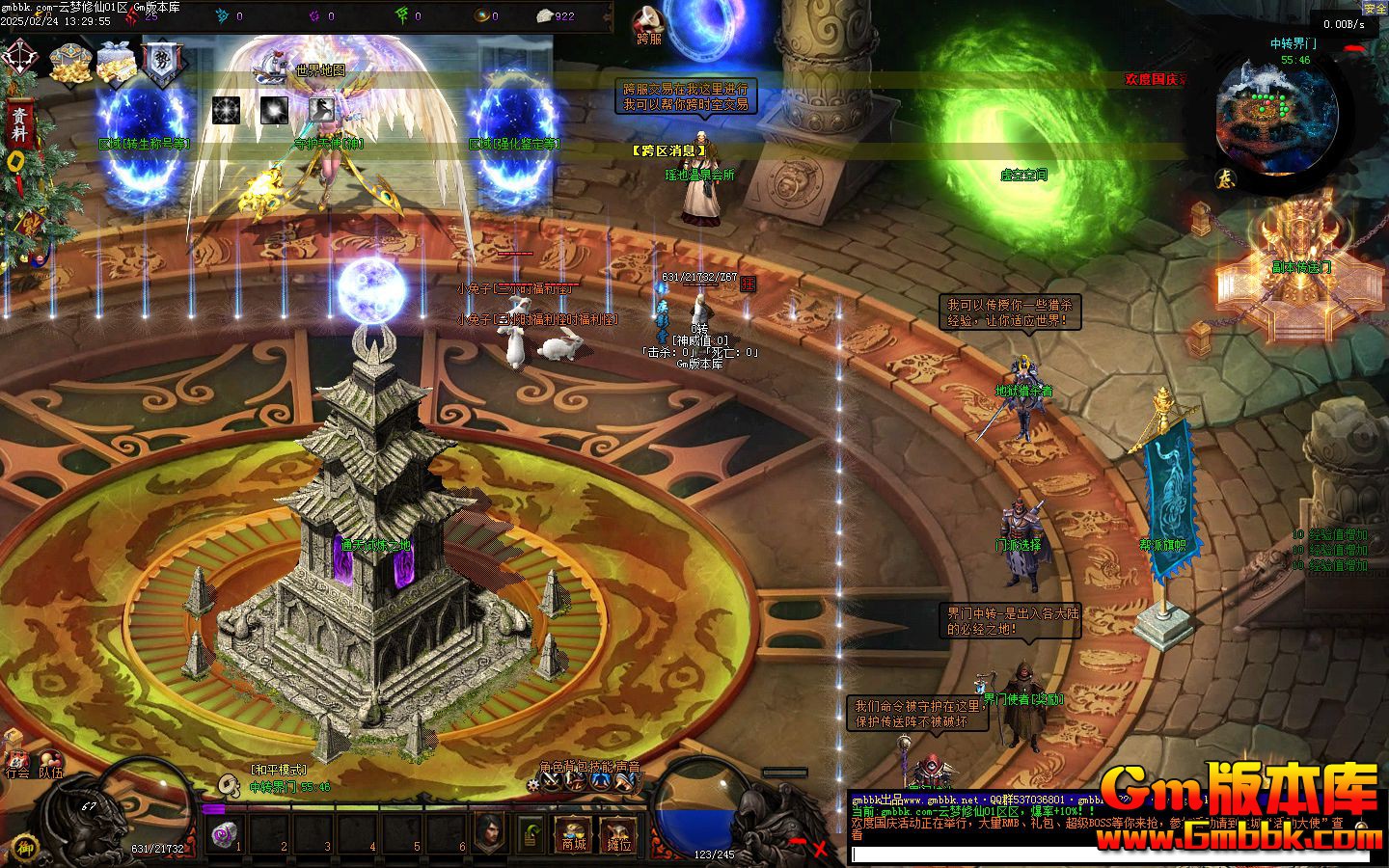Open the 摊位 stall button
Image resolution: width=1389 pixels, height=868 pixels.
coord(617,835)
